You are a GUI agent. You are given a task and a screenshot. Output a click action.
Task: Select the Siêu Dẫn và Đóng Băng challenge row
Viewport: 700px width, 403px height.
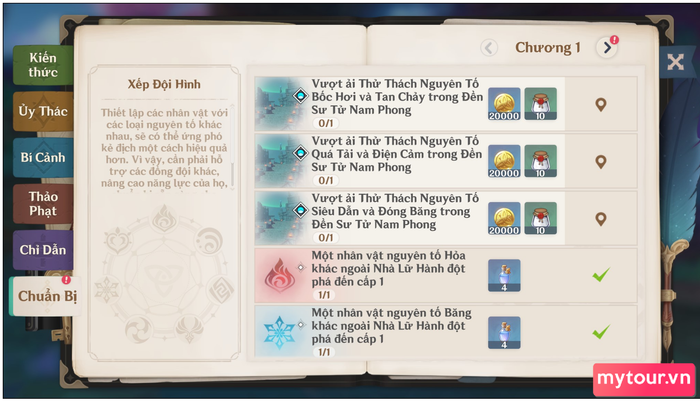coord(390,218)
